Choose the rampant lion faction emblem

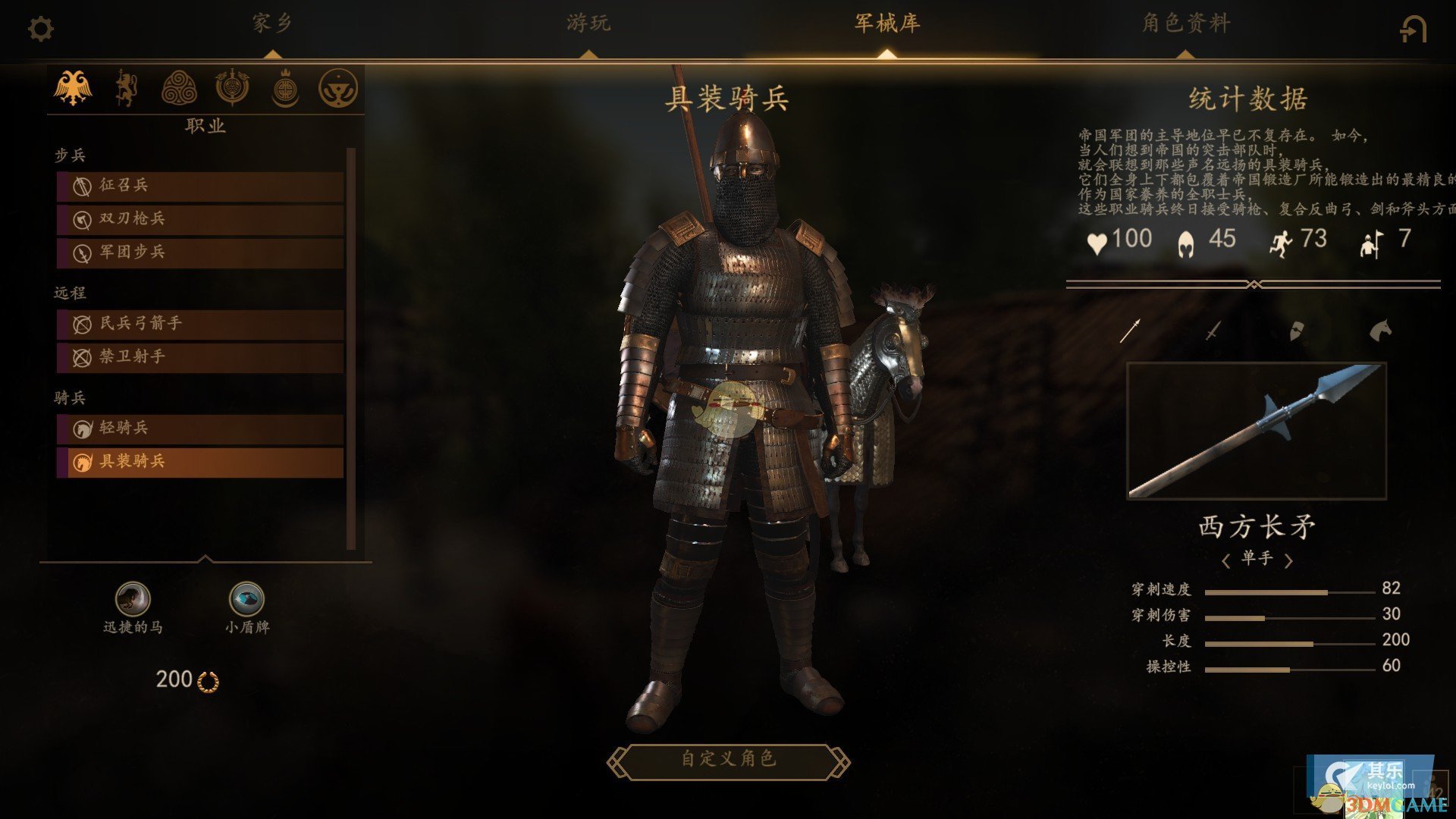click(126, 88)
